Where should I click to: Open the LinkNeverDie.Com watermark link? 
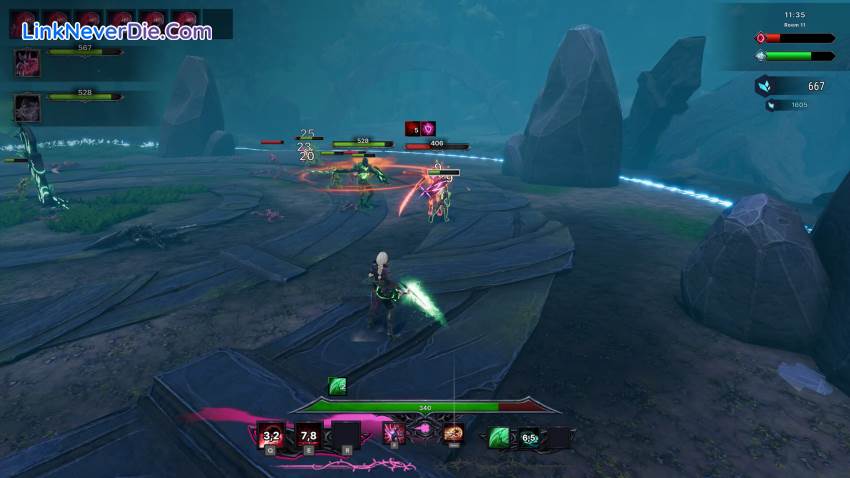click(x=117, y=31)
